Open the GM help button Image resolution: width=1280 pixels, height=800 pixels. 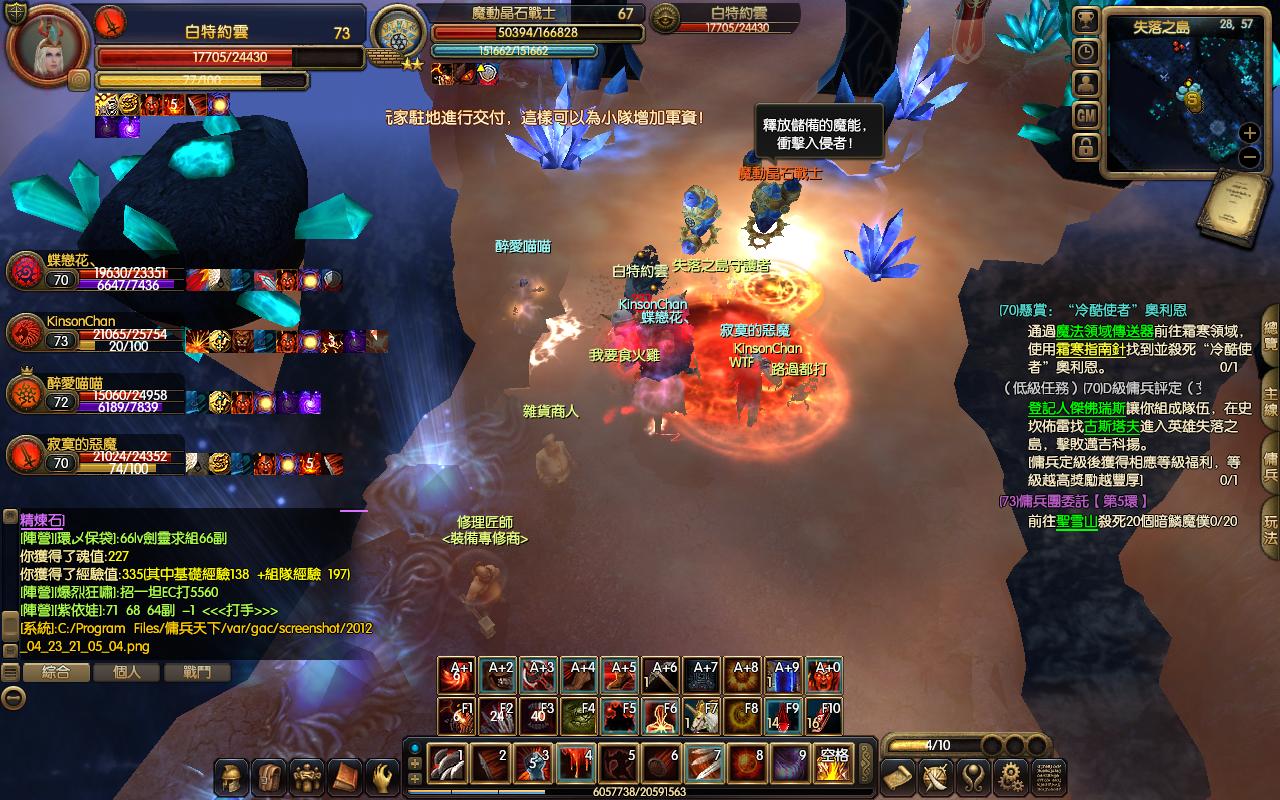click(x=1086, y=116)
